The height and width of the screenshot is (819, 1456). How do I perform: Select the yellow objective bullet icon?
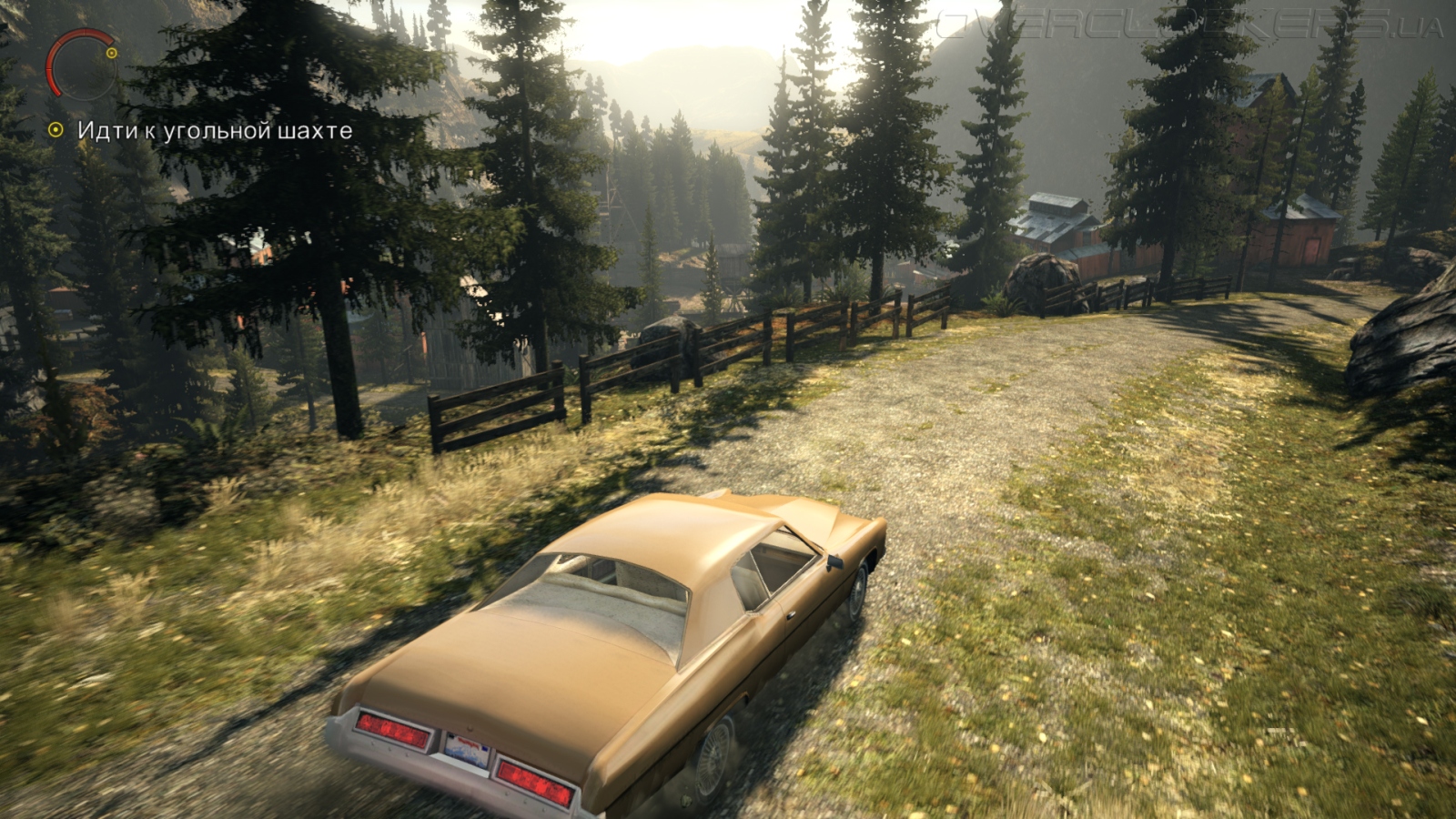(56, 131)
